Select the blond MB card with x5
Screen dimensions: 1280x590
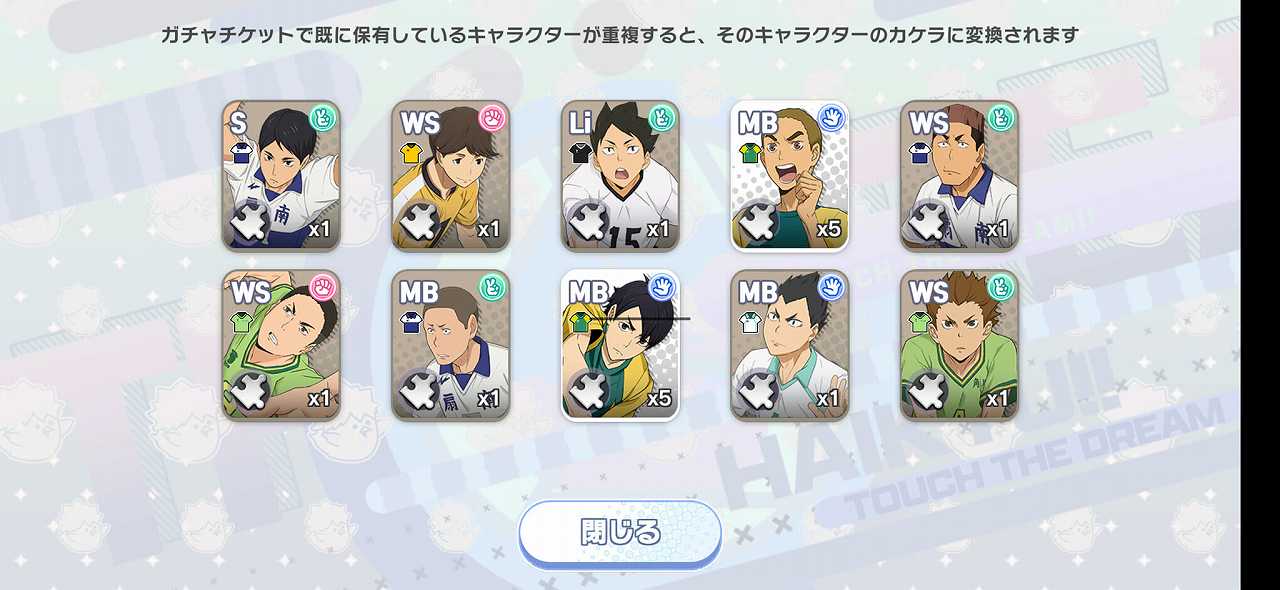tap(789, 175)
